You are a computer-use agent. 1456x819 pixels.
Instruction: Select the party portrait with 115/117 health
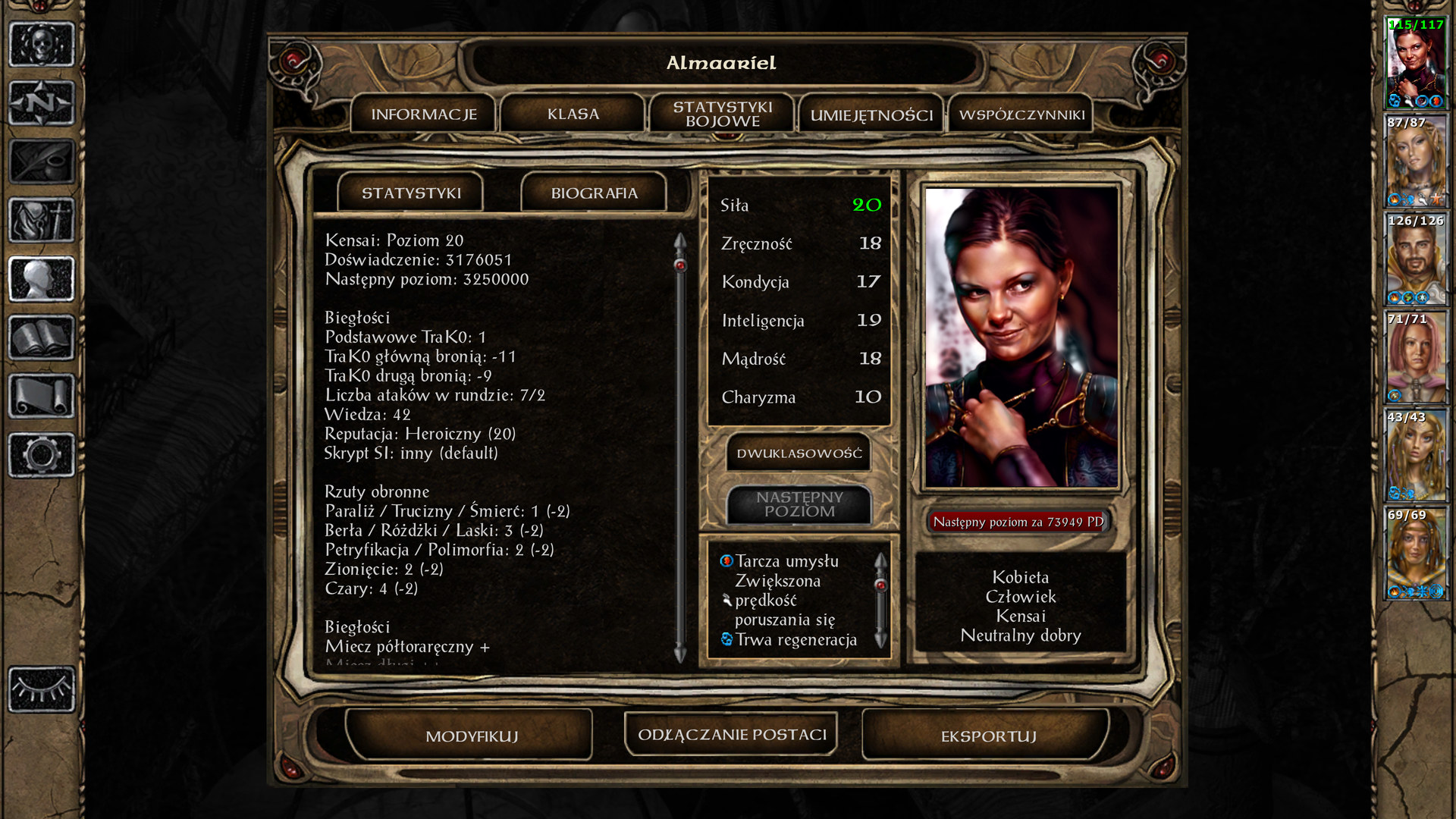click(x=1415, y=64)
